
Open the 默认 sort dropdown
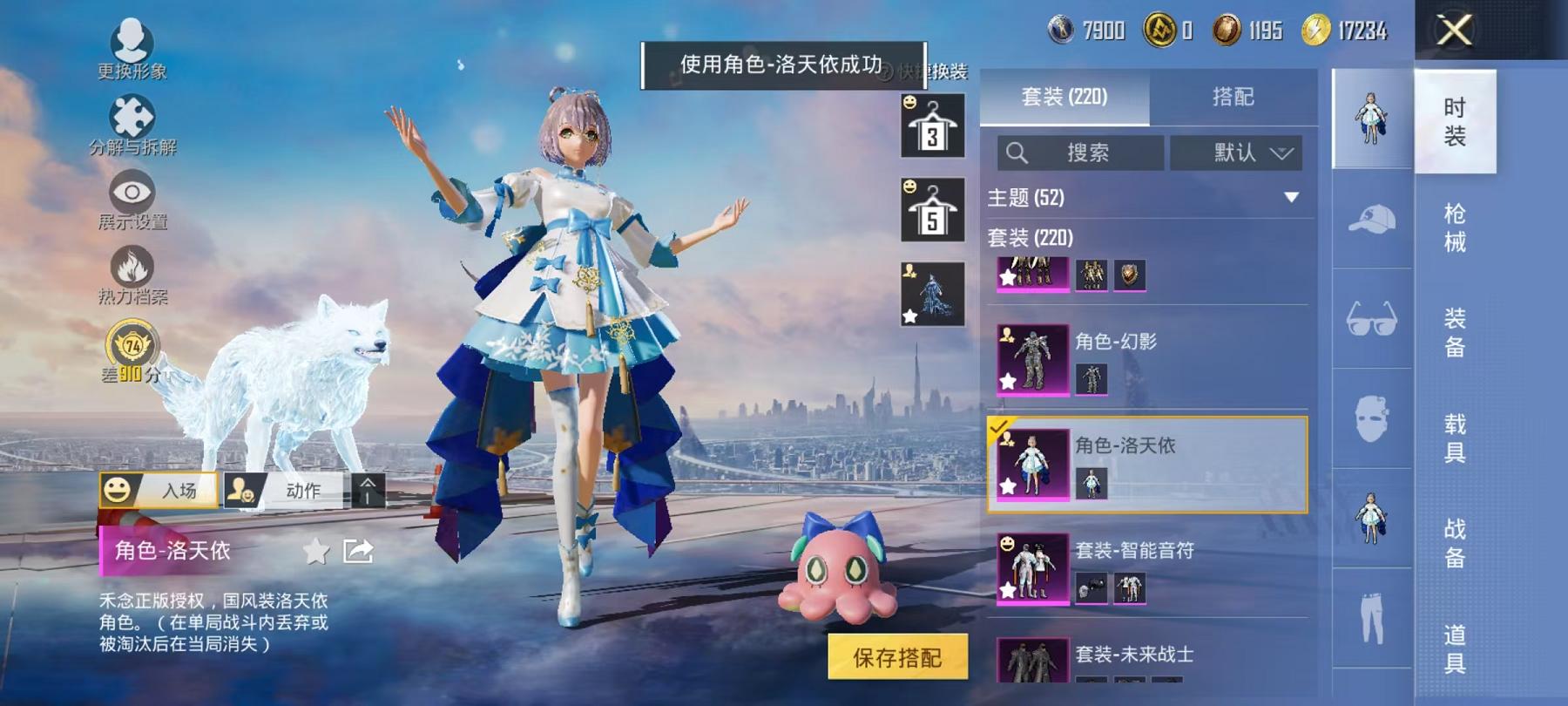pos(1237,153)
